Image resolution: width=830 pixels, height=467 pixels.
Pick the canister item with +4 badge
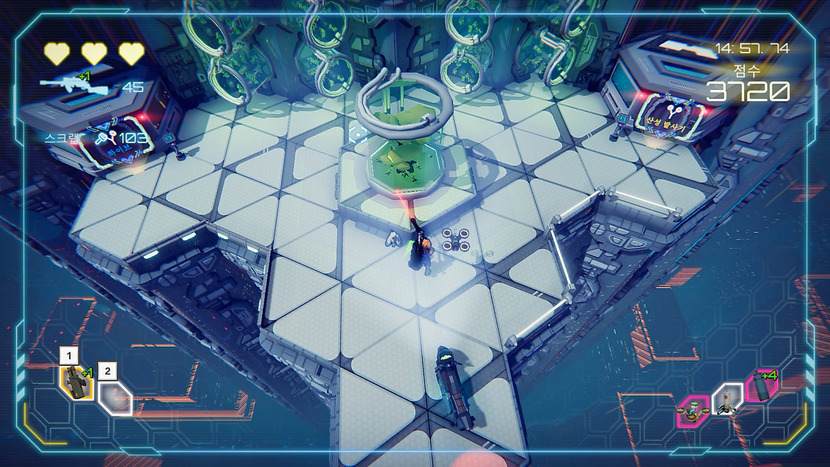pos(763,388)
